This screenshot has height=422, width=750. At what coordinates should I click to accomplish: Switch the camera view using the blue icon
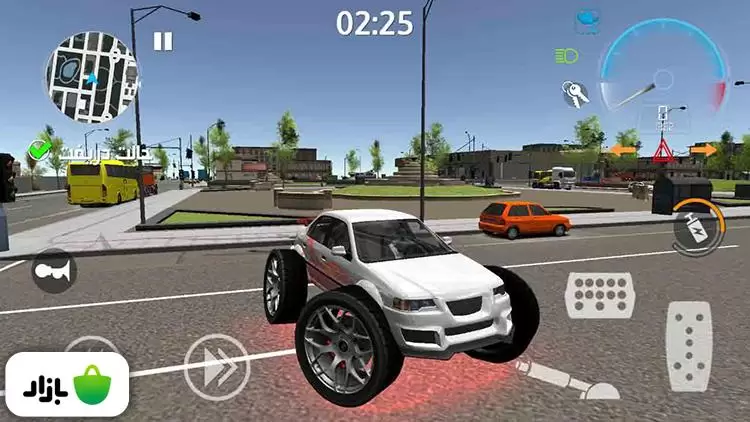click(587, 20)
